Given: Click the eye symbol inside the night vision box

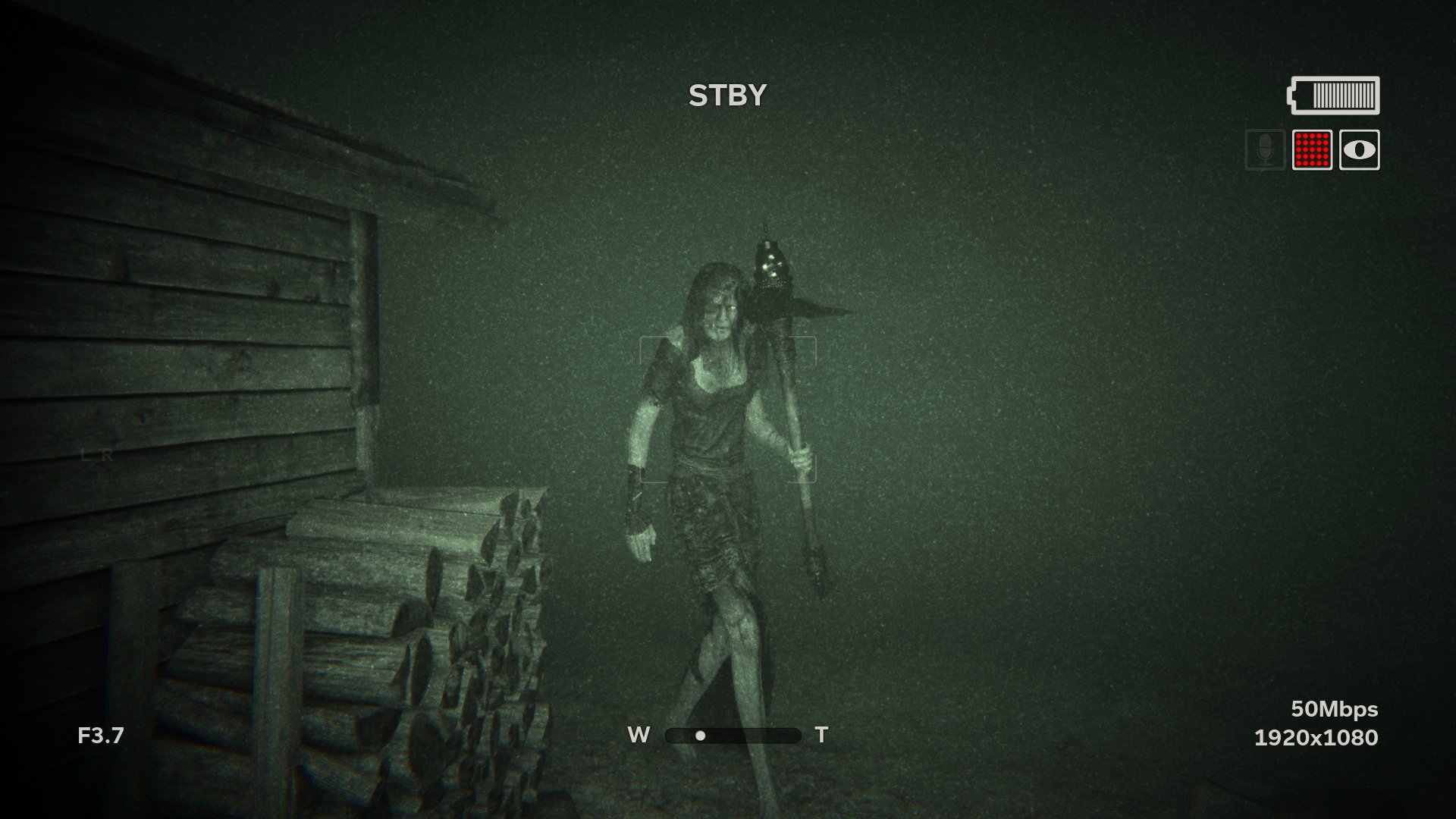Looking at the screenshot, I should 1360,150.
